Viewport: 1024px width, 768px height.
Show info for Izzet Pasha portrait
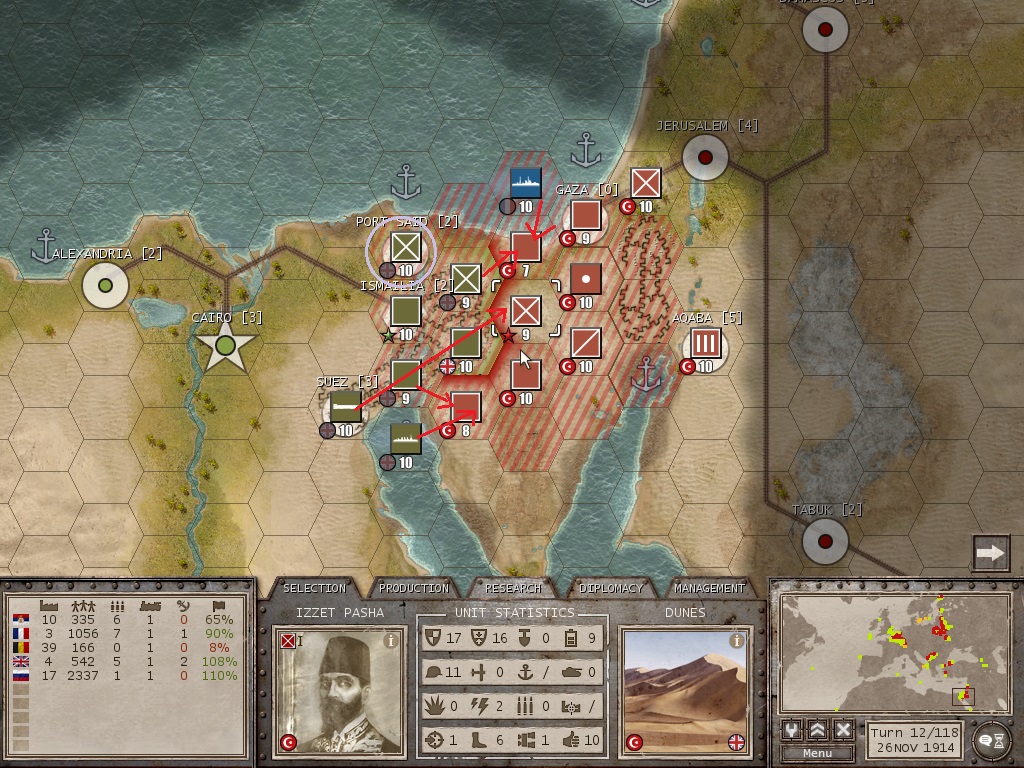tap(391, 640)
